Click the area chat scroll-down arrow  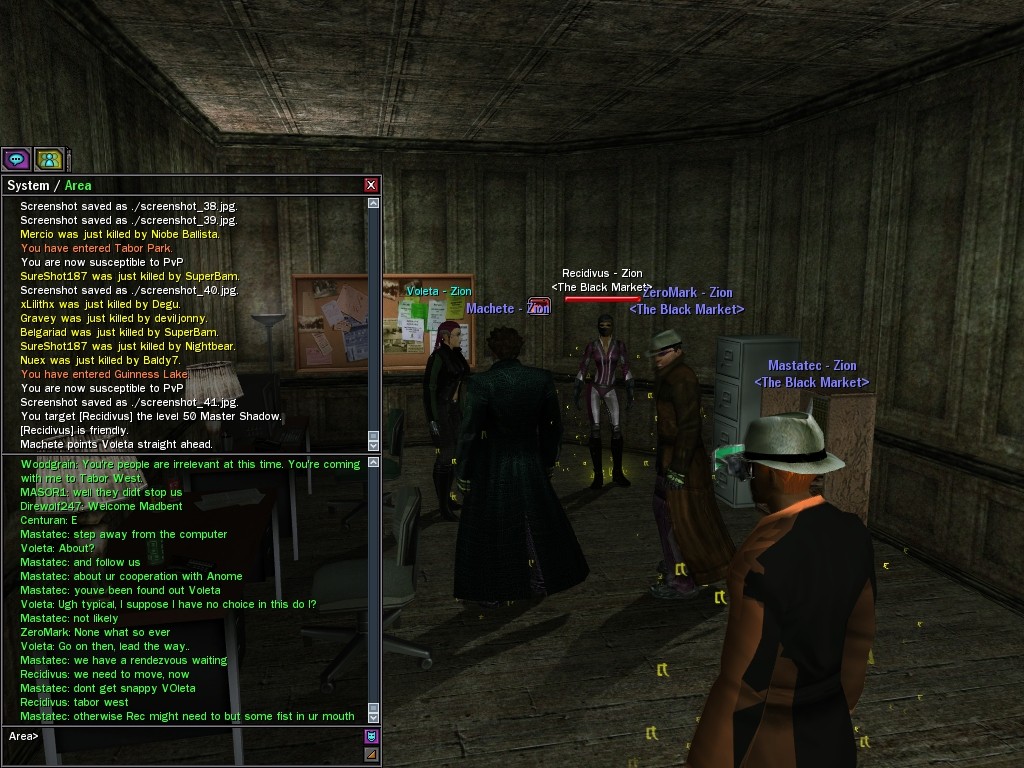[374, 716]
